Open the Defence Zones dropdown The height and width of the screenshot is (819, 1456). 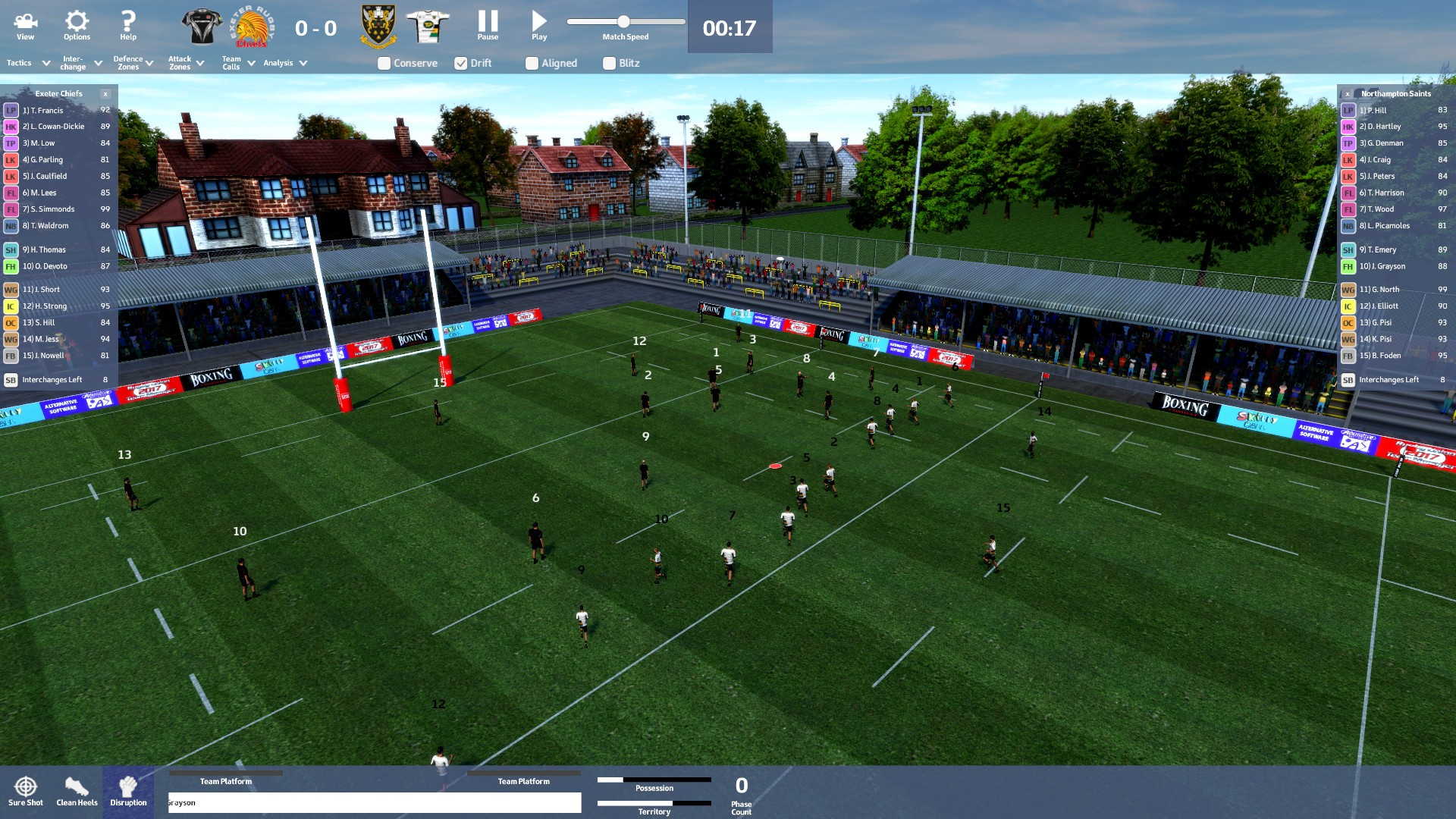tap(133, 63)
